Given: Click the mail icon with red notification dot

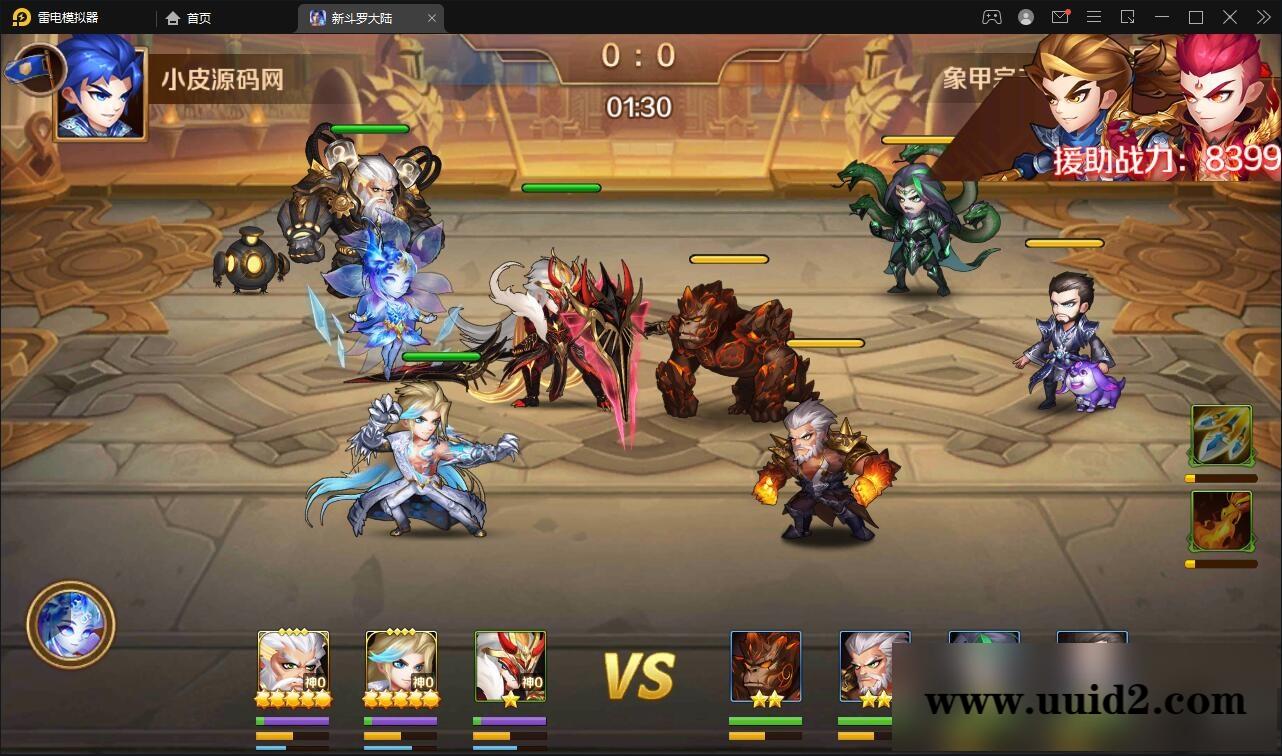Looking at the screenshot, I should coord(1060,17).
